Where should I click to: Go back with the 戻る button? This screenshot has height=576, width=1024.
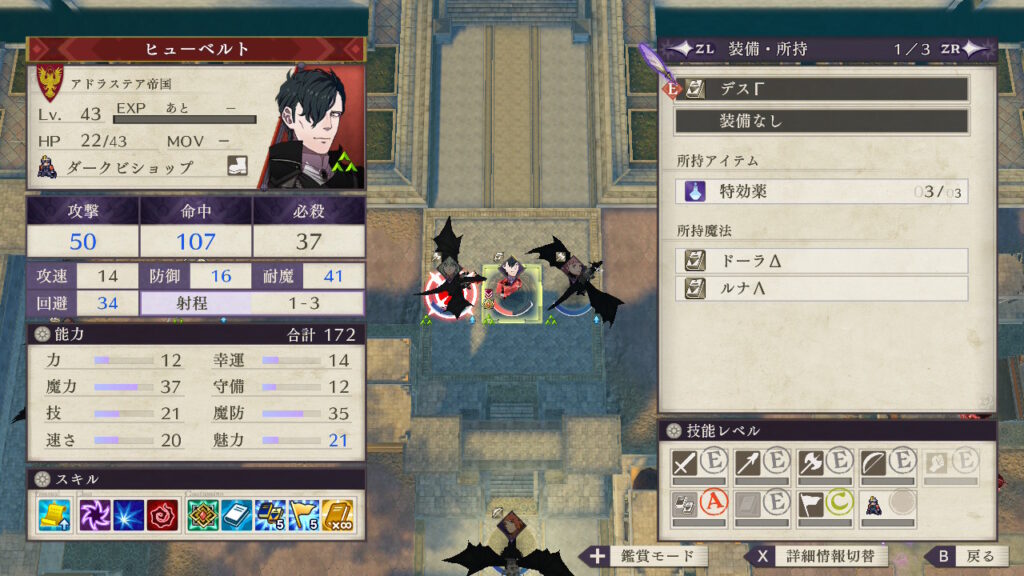pyautogui.click(x=965, y=556)
